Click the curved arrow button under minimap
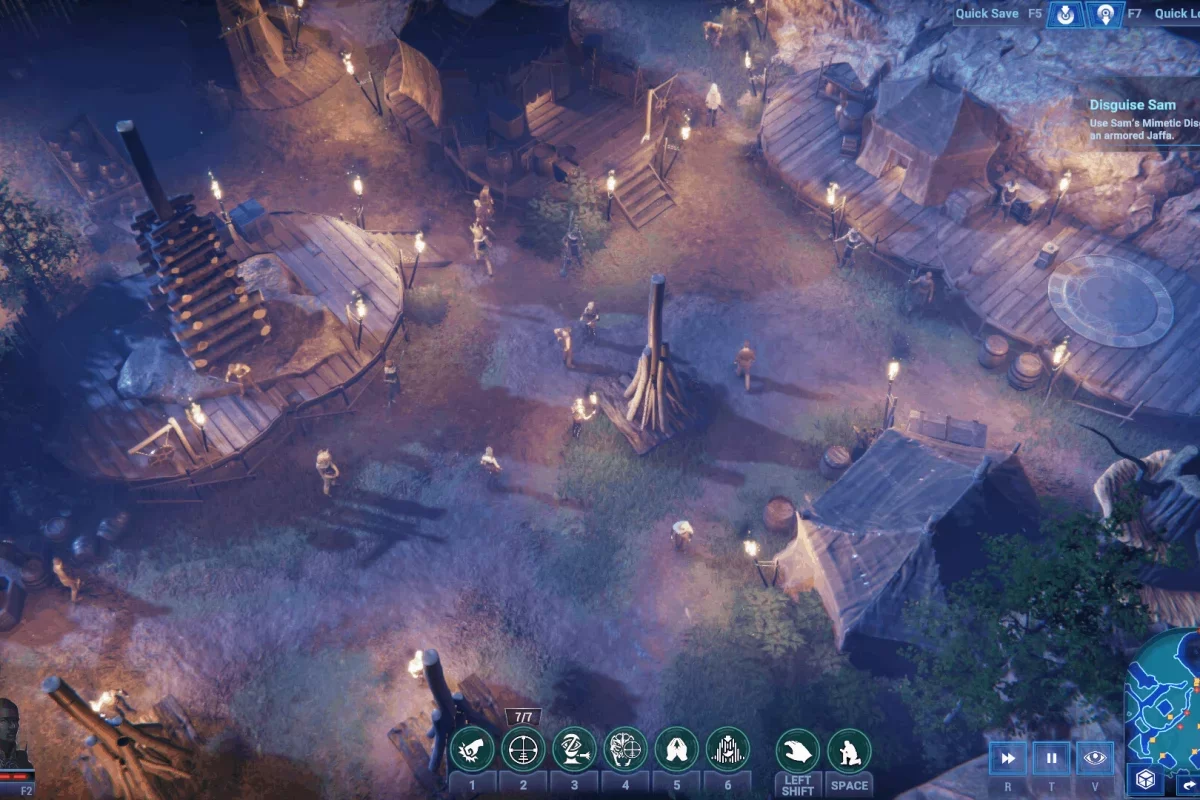The height and width of the screenshot is (800, 1200). pyautogui.click(x=1186, y=785)
